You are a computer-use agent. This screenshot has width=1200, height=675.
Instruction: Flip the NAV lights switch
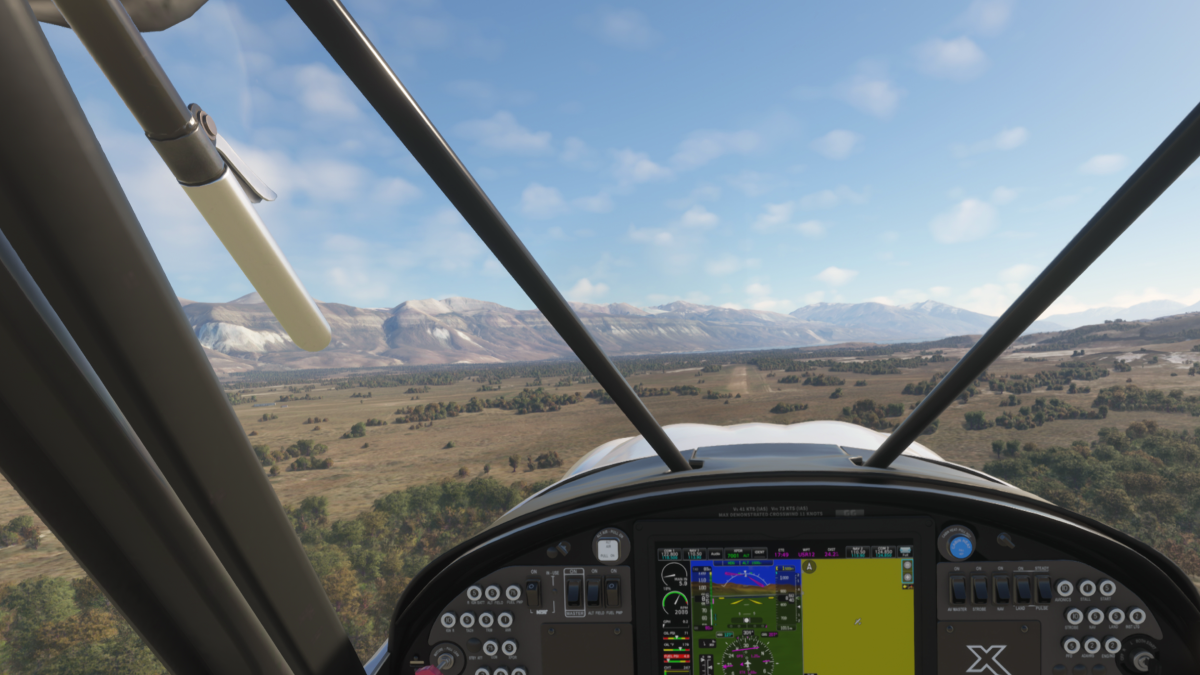(1002, 589)
